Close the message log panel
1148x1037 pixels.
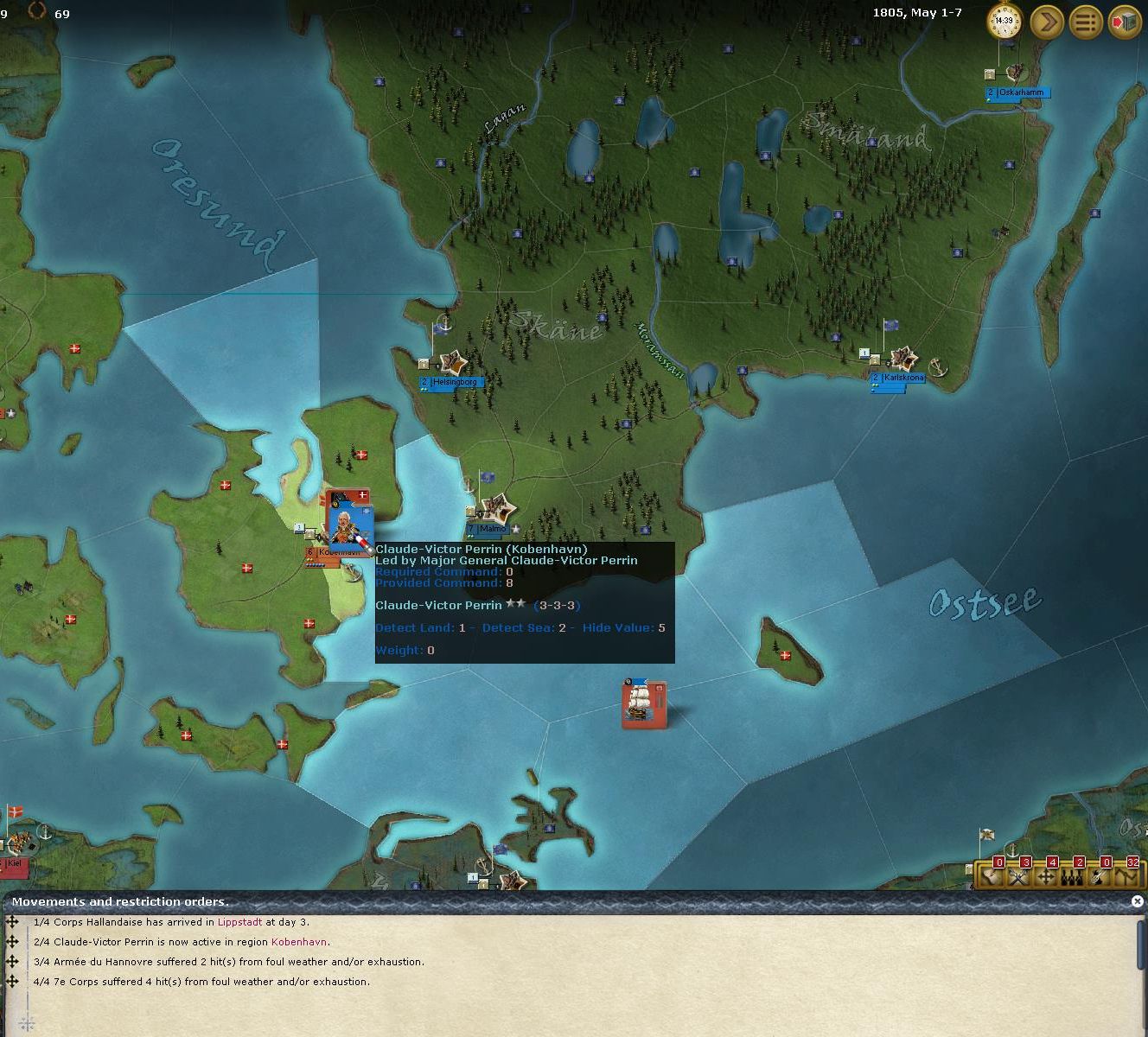[1138, 901]
